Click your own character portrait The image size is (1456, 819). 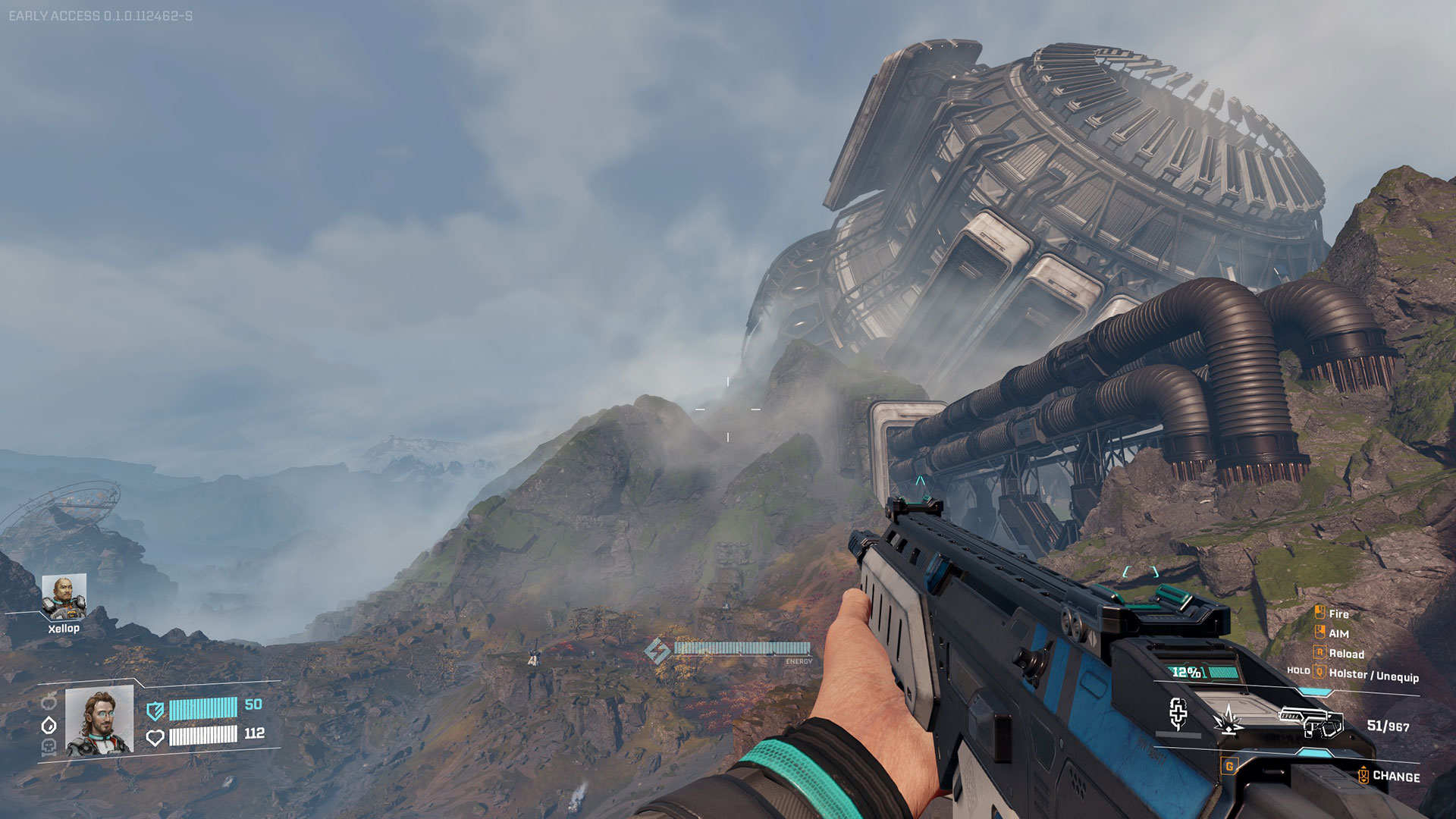(99, 721)
